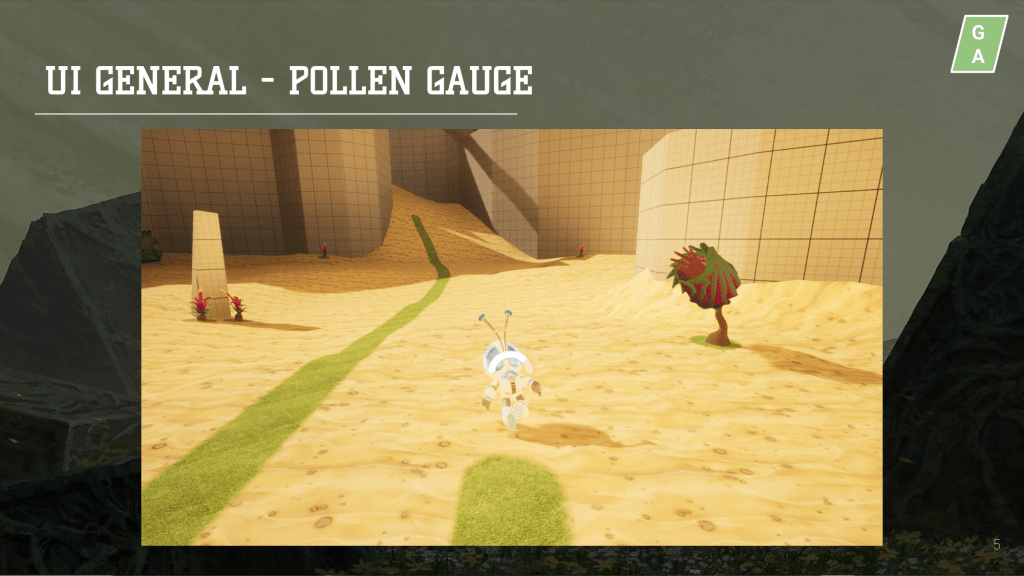
Task: Select the embedded gameplay screenshot image
Action: pos(511,337)
